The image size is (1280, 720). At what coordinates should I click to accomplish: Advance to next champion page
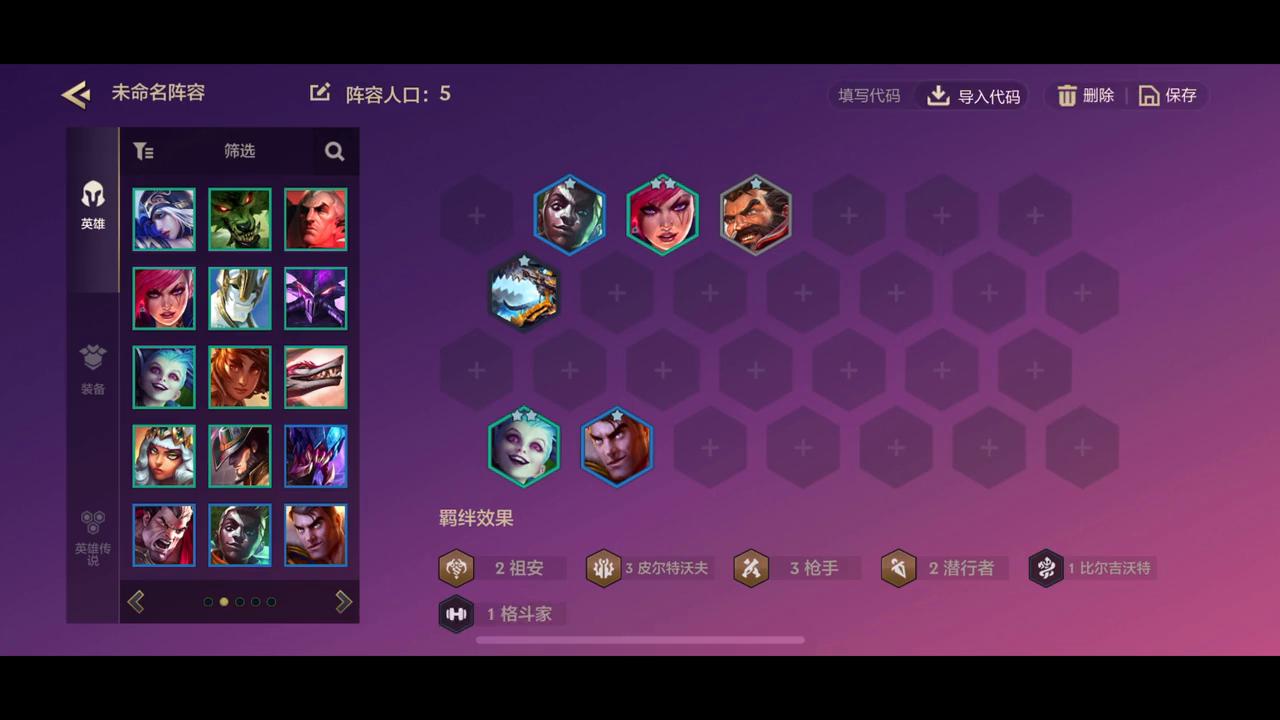[343, 601]
